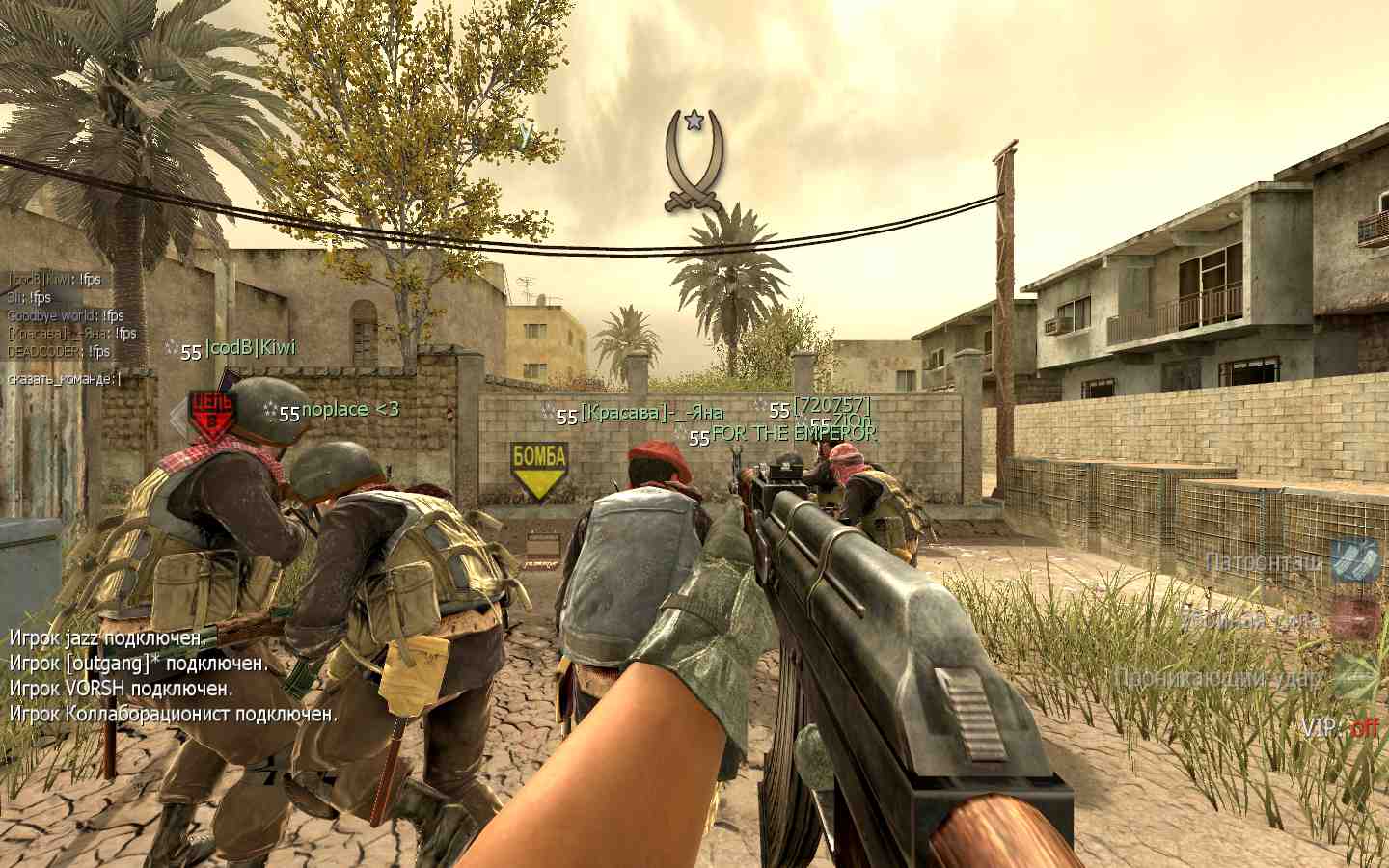Image resolution: width=1389 pixels, height=868 pixels.
Task: Toggle the VIP off indicator
Action: [1340, 727]
